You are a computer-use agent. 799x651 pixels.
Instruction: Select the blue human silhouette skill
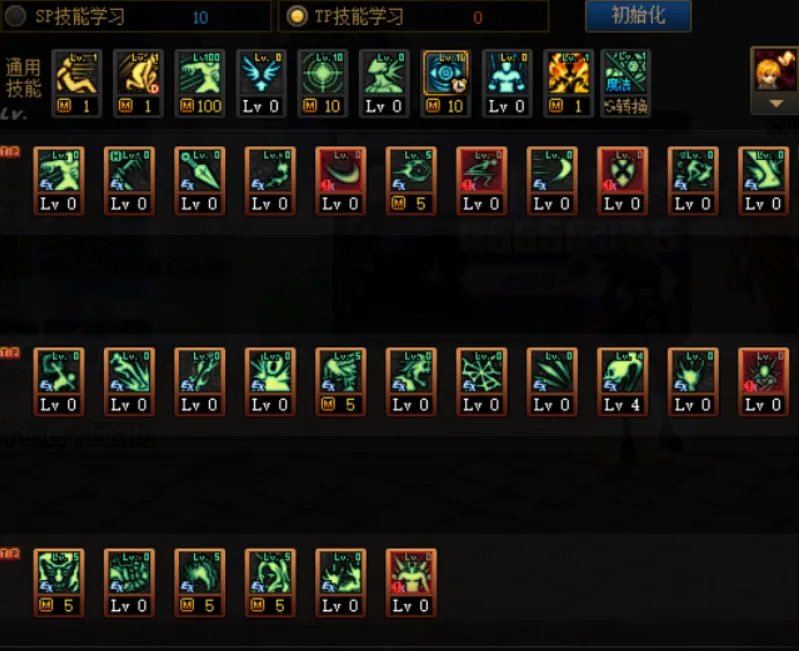click(507, 75)
